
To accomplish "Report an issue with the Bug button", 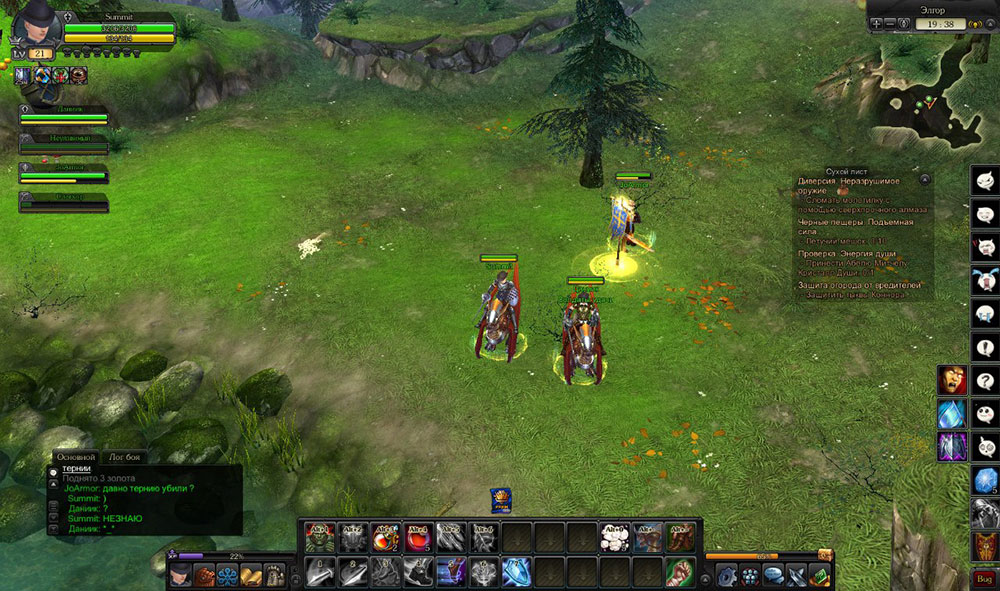I will 984,578.
